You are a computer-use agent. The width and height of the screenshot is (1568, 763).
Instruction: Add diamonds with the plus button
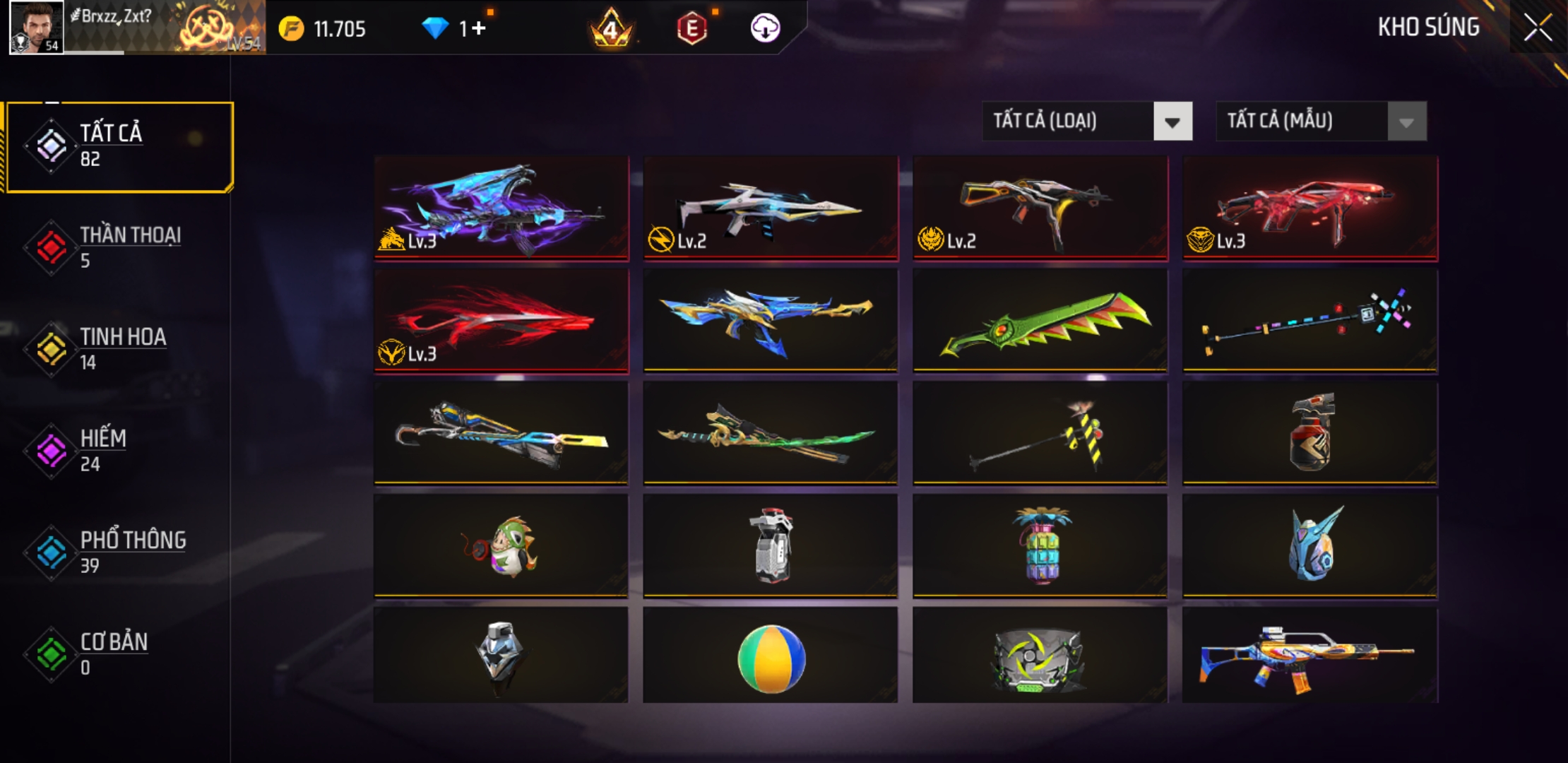pyautogui.click(x=479, y=28)
